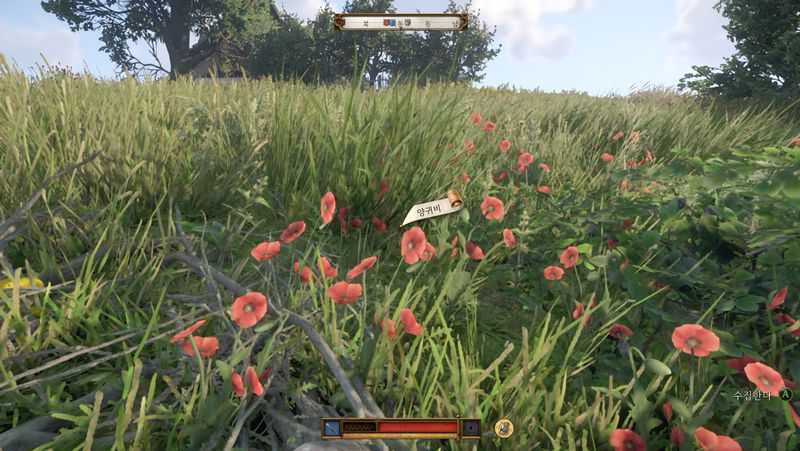The height and width of the screenshot is (451, 800).
Task: Click the compass bar at top
Action: coord(400,22)
